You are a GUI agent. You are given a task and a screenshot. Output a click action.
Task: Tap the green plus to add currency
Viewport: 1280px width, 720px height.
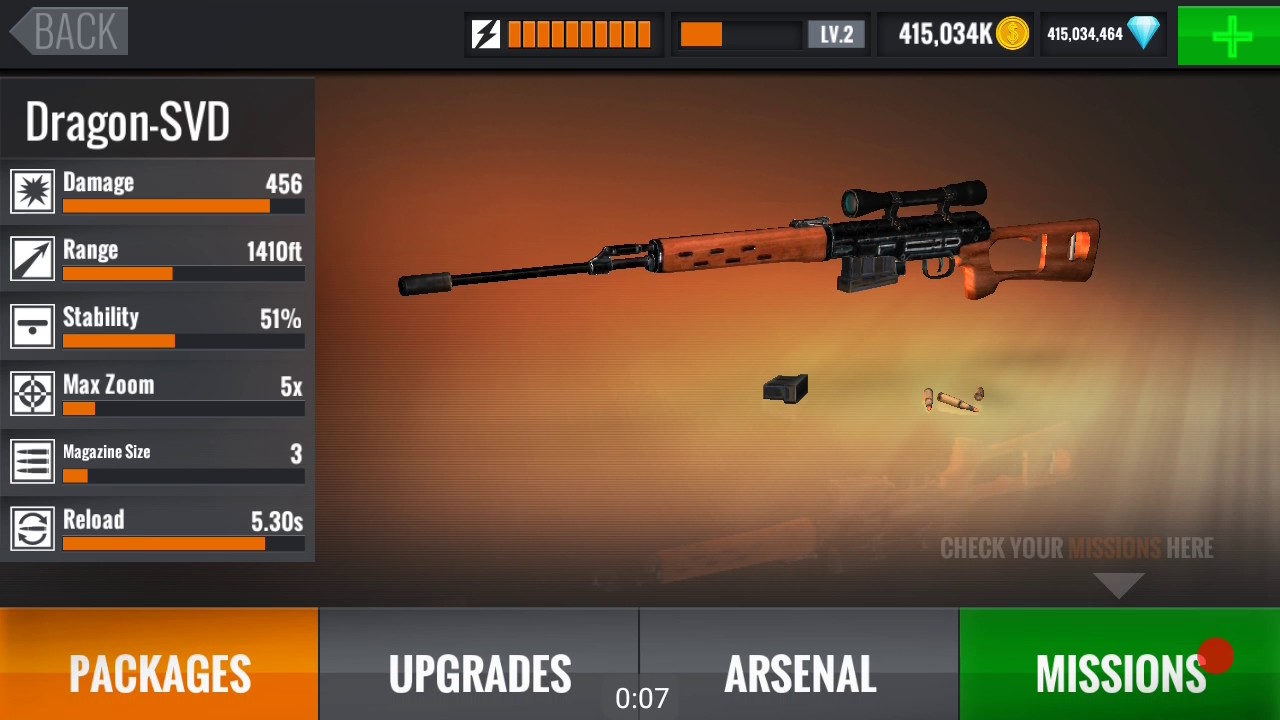(1229, 36)
